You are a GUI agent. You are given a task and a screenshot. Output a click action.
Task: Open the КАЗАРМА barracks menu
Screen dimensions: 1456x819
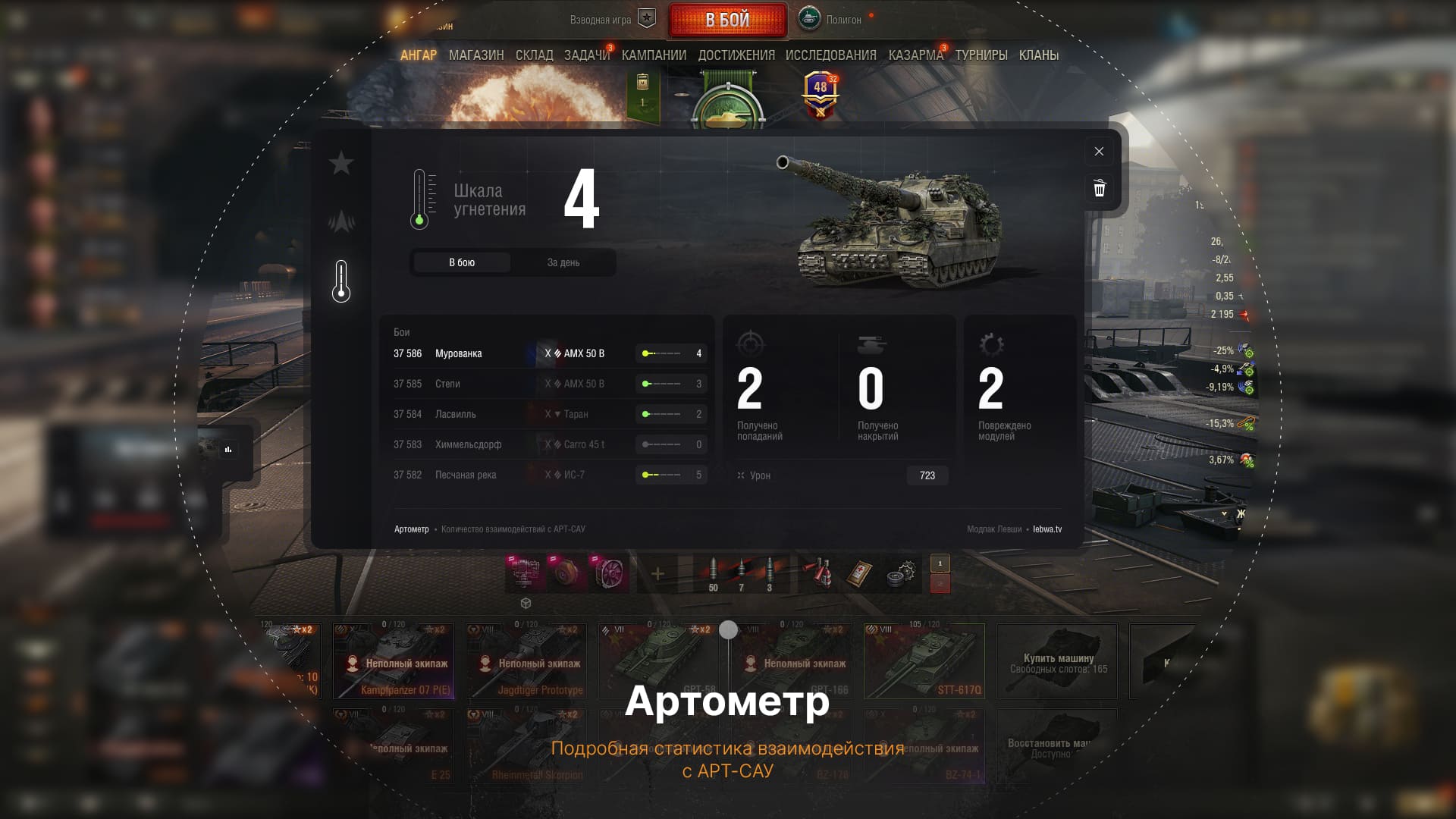(x=915, y=55)
